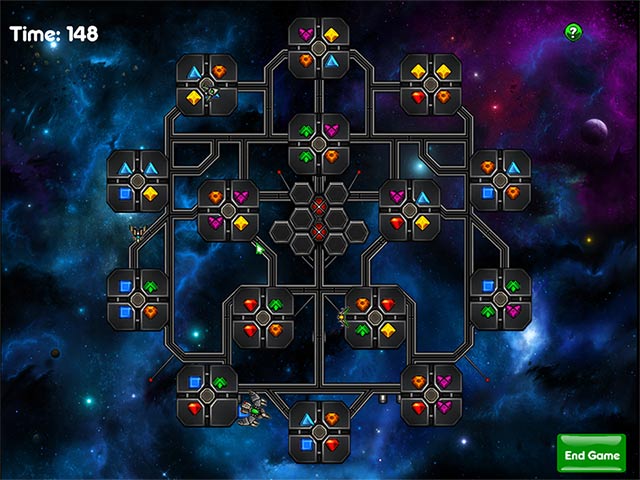Click the green End Game button
Screen dimensions: 640x480
pyautogui.click(x=591, y=454)
